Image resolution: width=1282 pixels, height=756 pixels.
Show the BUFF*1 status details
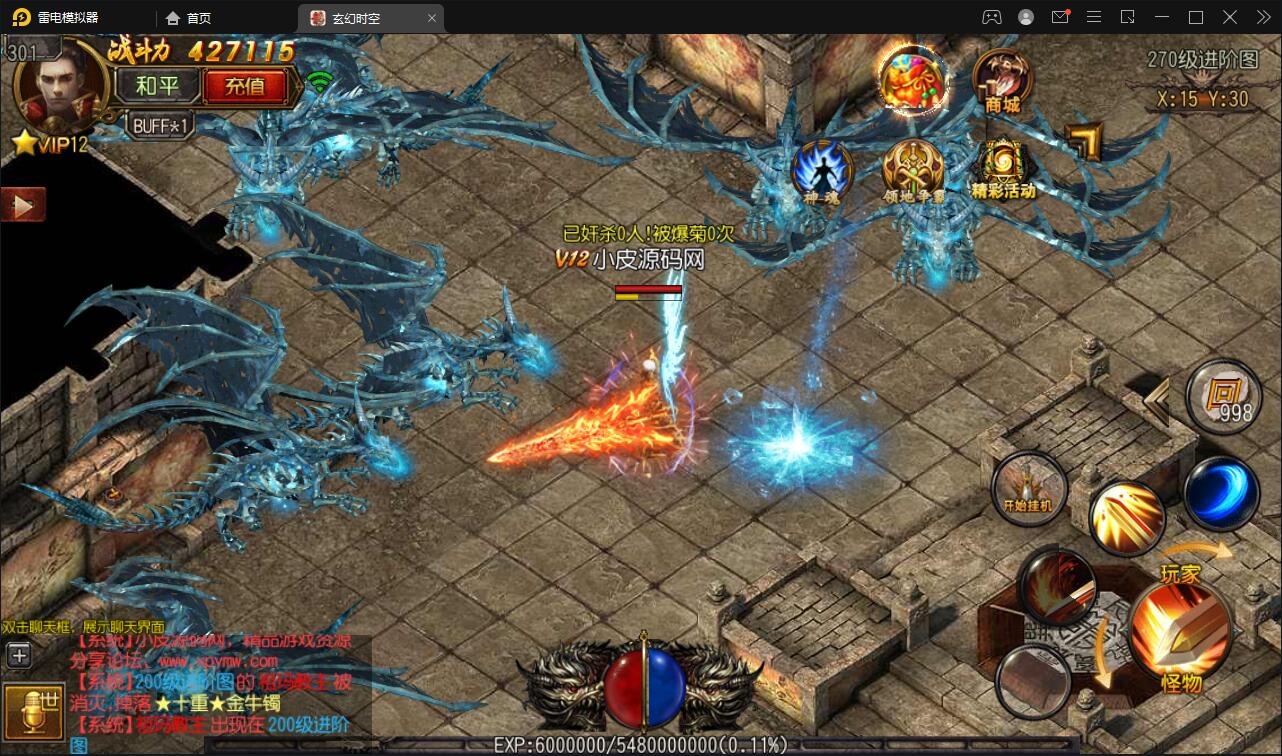tap(160, 126)
